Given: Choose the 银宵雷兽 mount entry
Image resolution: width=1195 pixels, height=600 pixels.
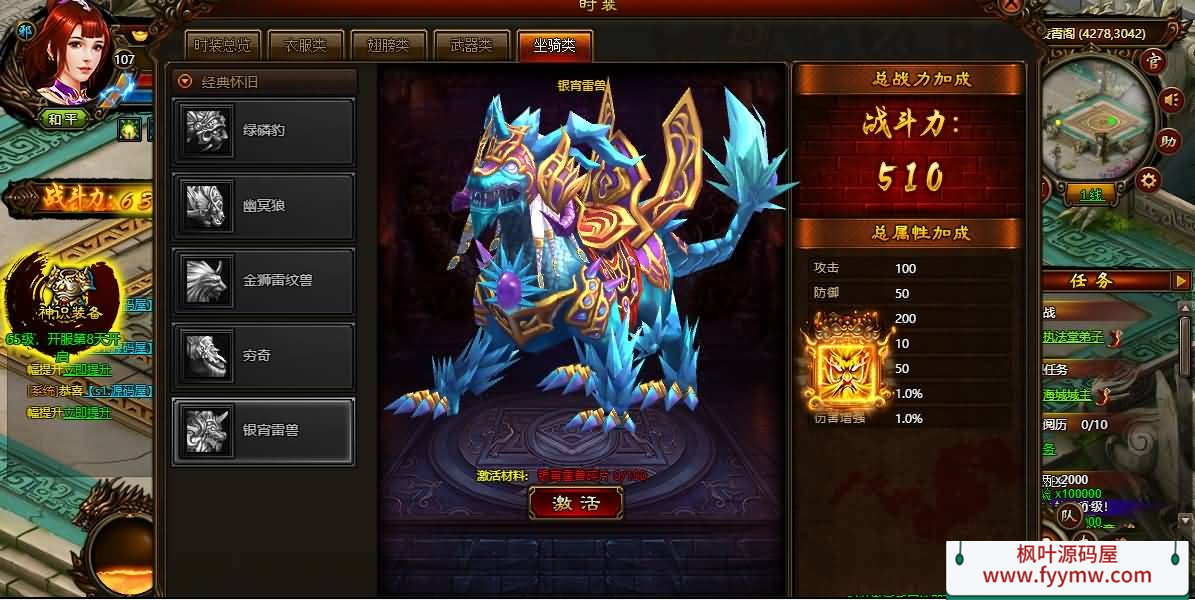Looking at the screenshot, I should pyautogui.click(x=264, y=431).
